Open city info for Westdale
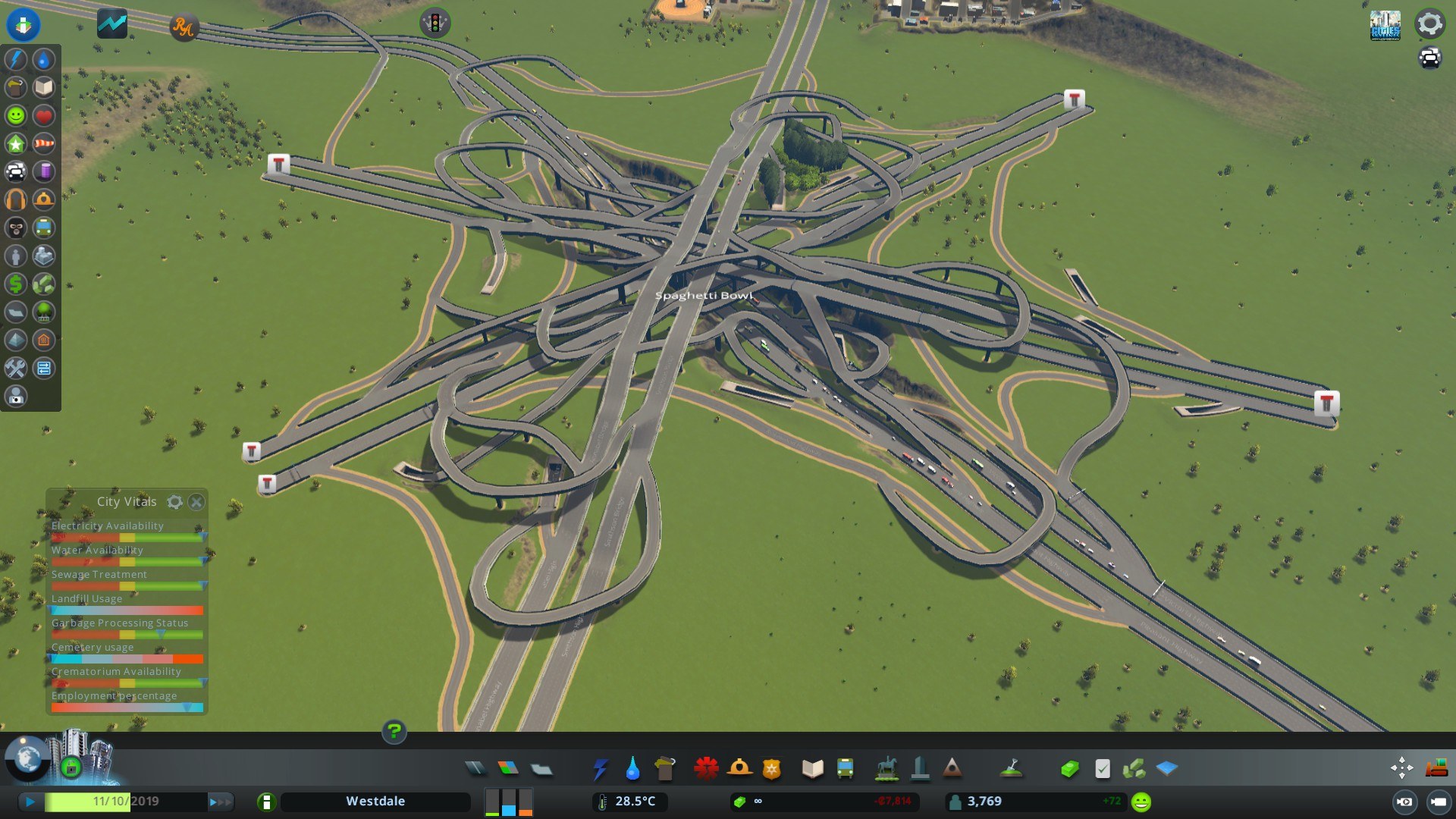The image size is (1456, 819). [375, 802]
